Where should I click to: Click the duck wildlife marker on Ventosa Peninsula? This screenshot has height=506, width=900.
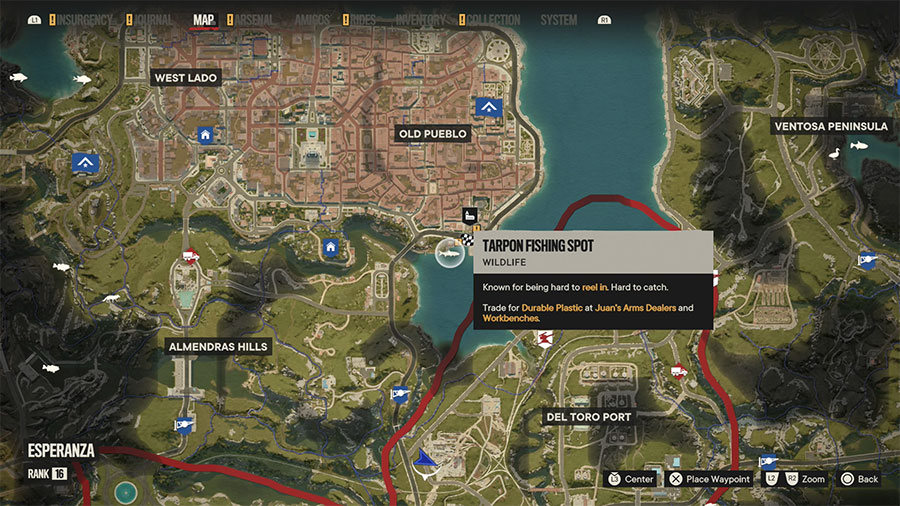(x=833, y=153)
